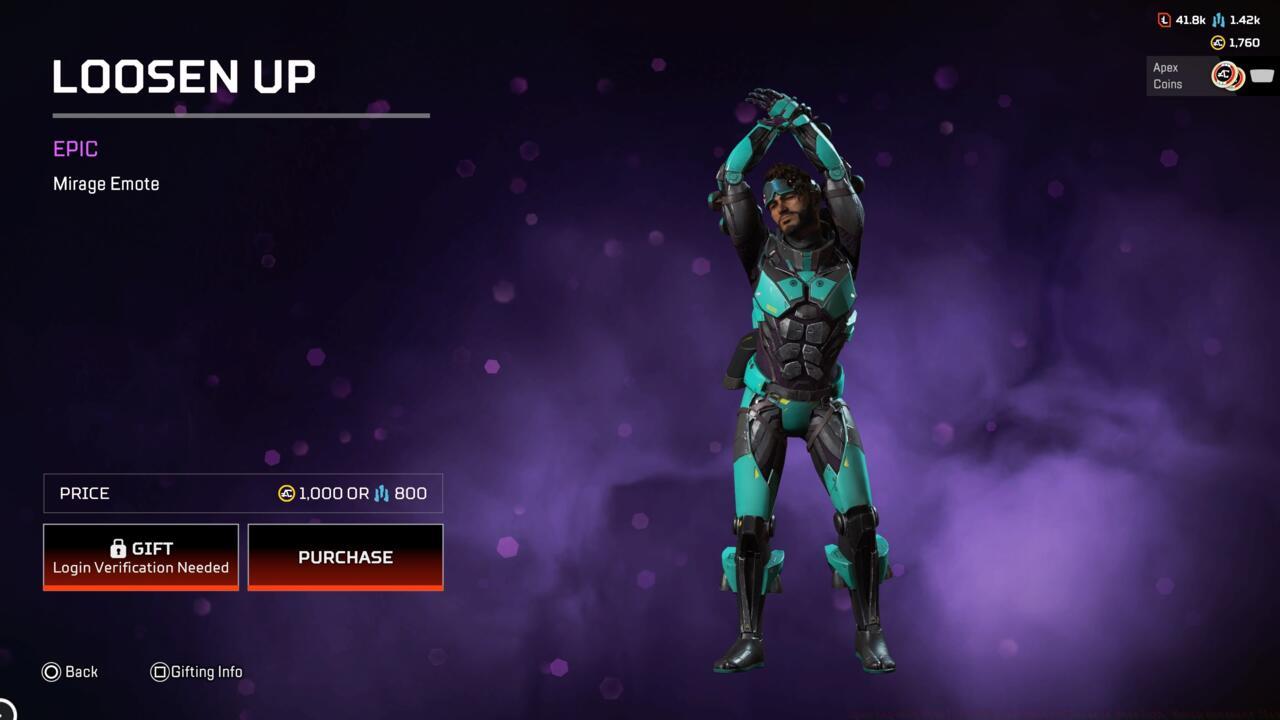Click the EPIC rarity label

tap(74, 148)
